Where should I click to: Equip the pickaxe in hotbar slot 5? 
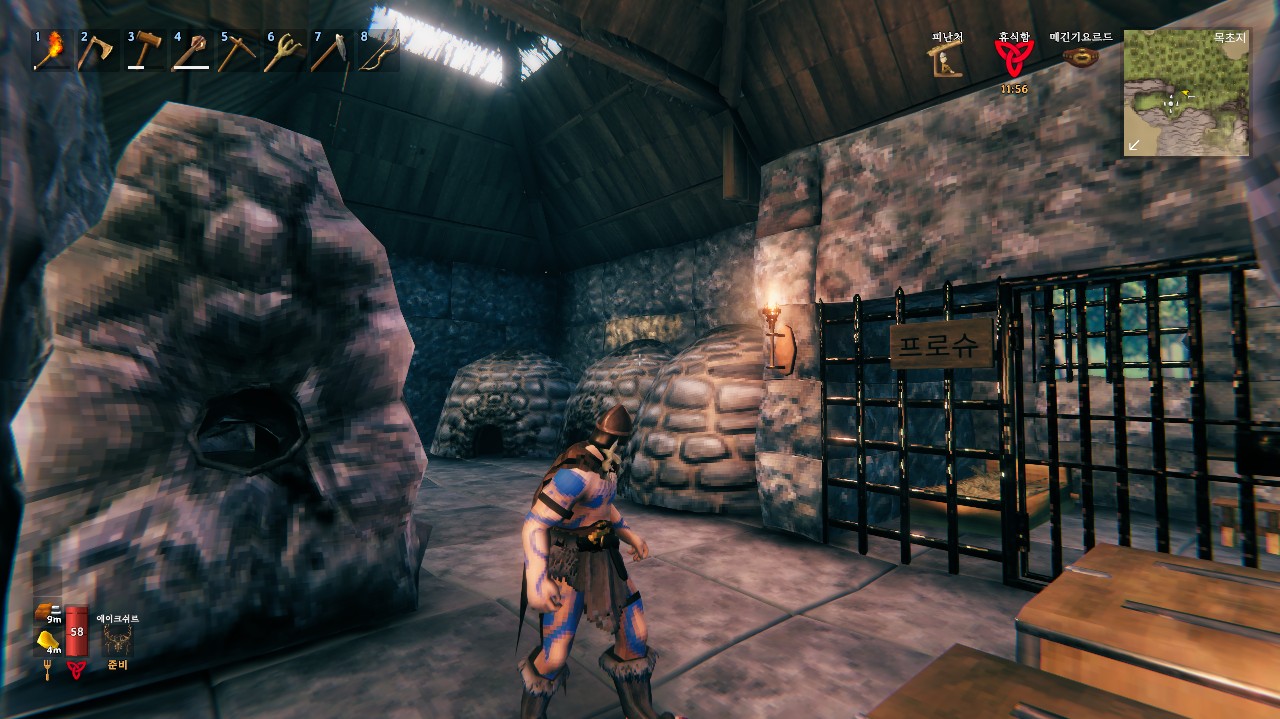click(237, 50)
